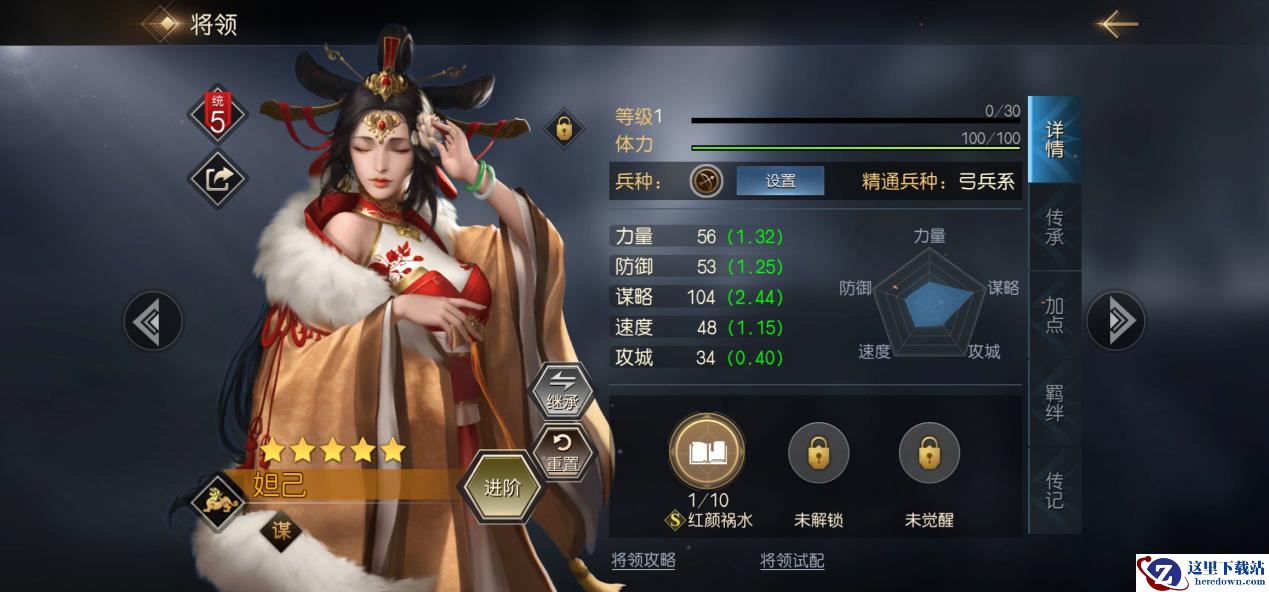Show the 羁绊 tab
The height and width of the screenshot is (592, 1269).
pyautogui.click(x=1054, y=402)
